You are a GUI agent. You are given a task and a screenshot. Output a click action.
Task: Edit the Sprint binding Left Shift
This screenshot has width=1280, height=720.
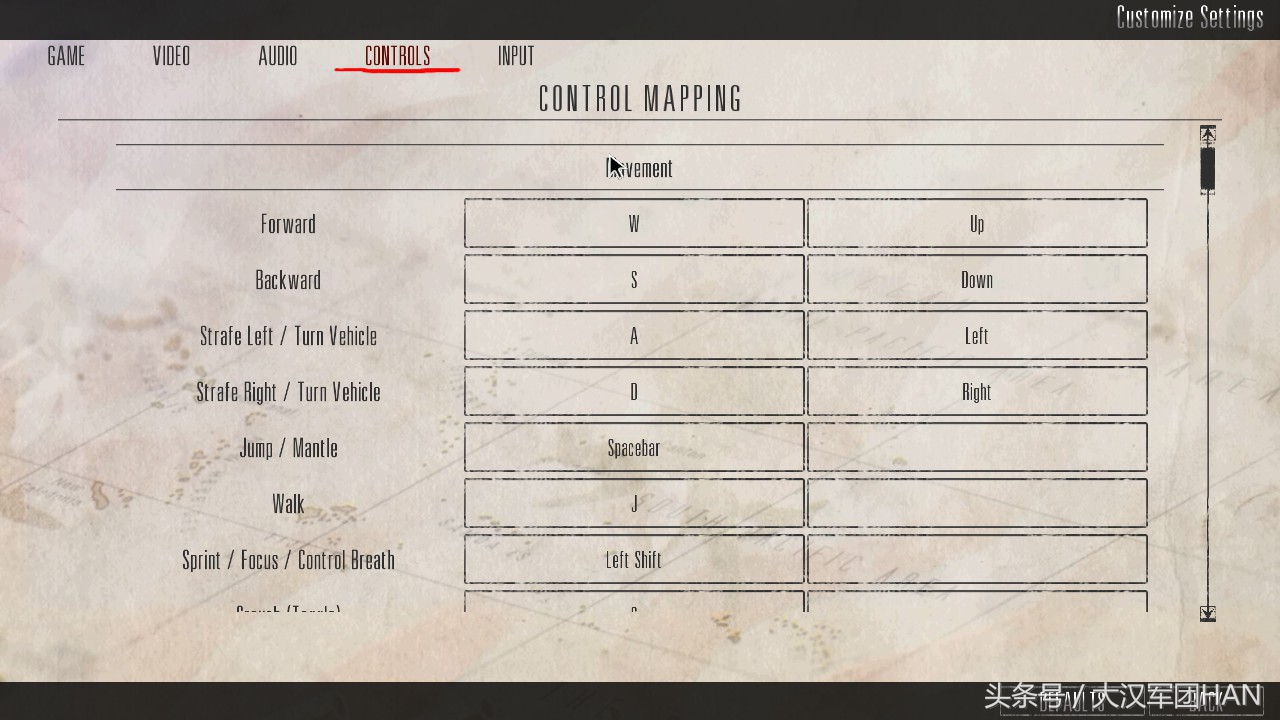pyautogui.click(x=634, y=559)
